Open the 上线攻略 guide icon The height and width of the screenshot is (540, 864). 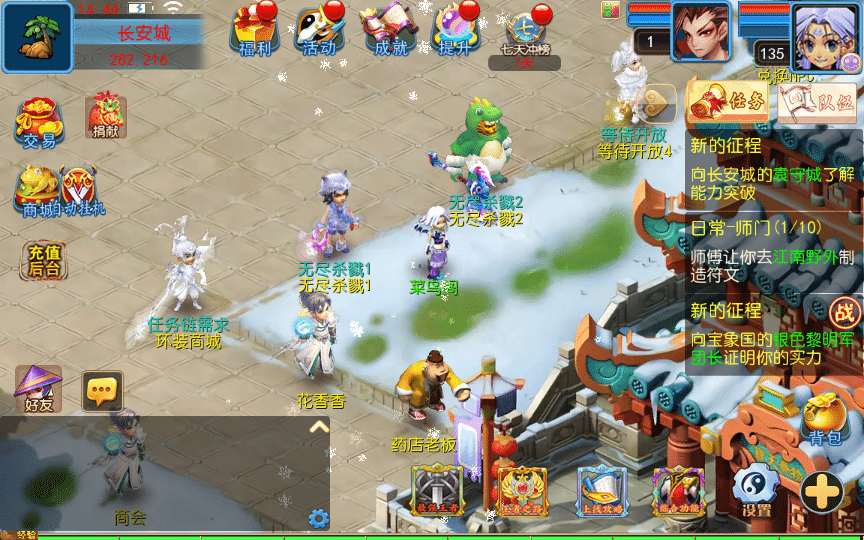tap(602, 490)
